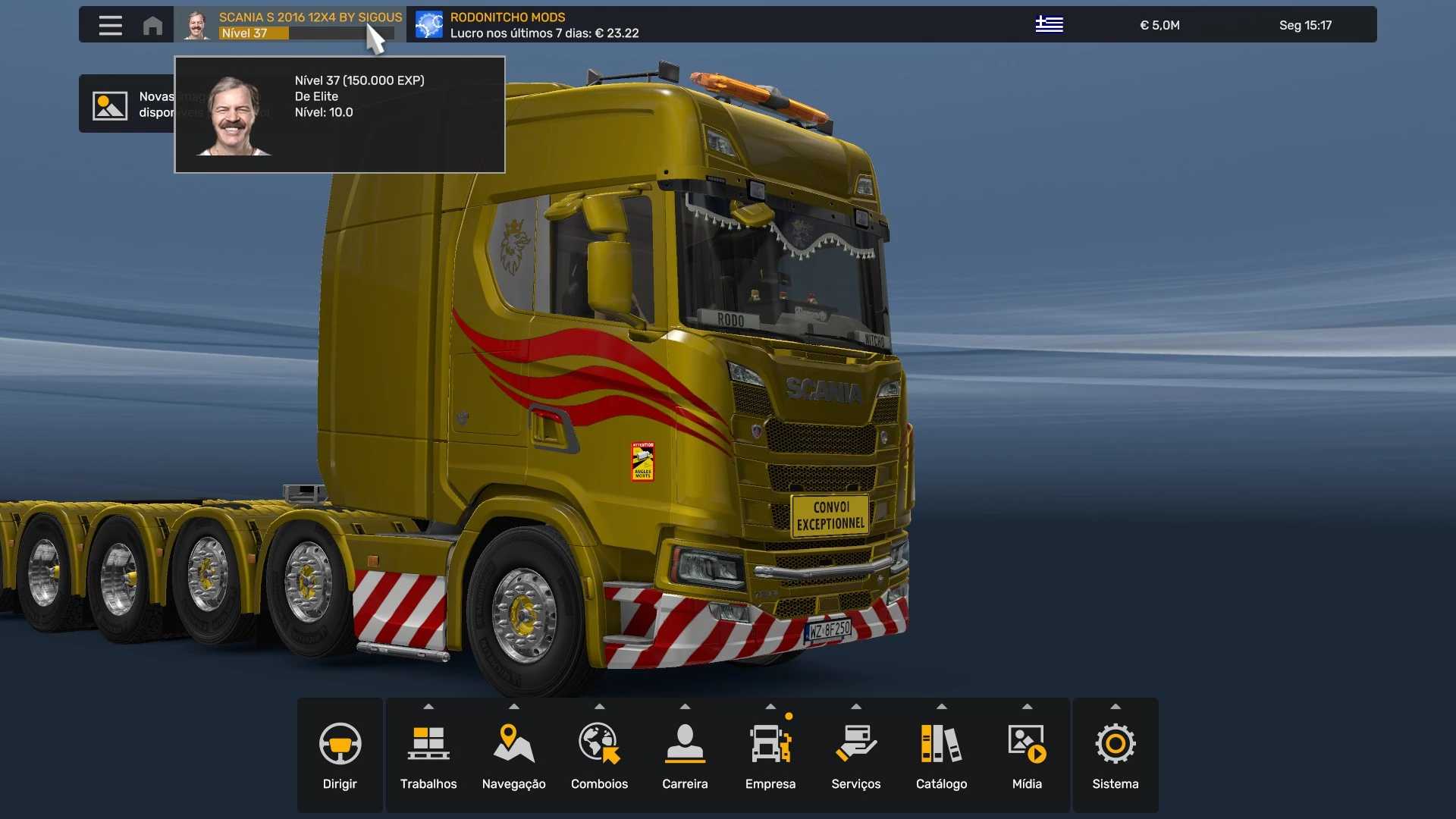Screen dimensions: 1456x819
Task: Go to the home screen icon
Action: point(152,25)
